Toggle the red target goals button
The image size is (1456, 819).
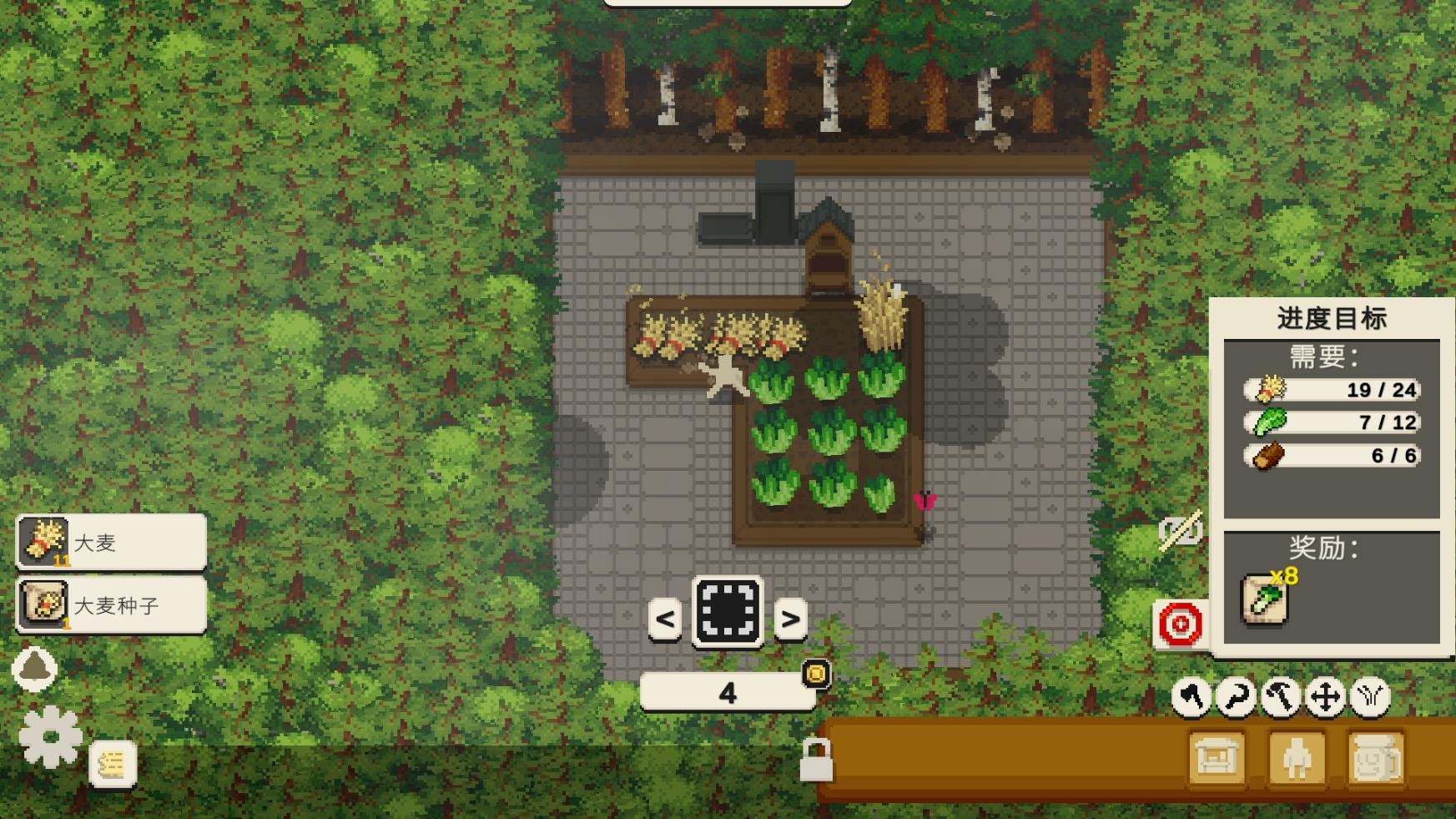1181,624
